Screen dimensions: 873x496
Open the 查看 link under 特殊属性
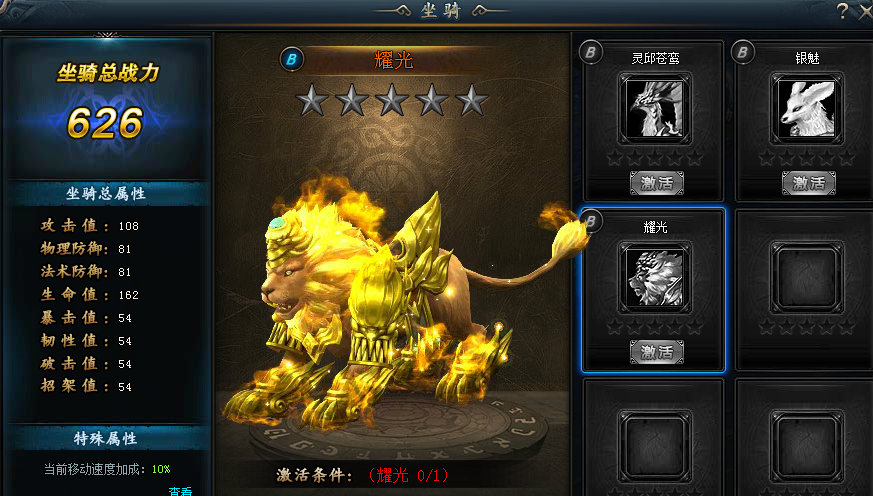coord(181,490)
